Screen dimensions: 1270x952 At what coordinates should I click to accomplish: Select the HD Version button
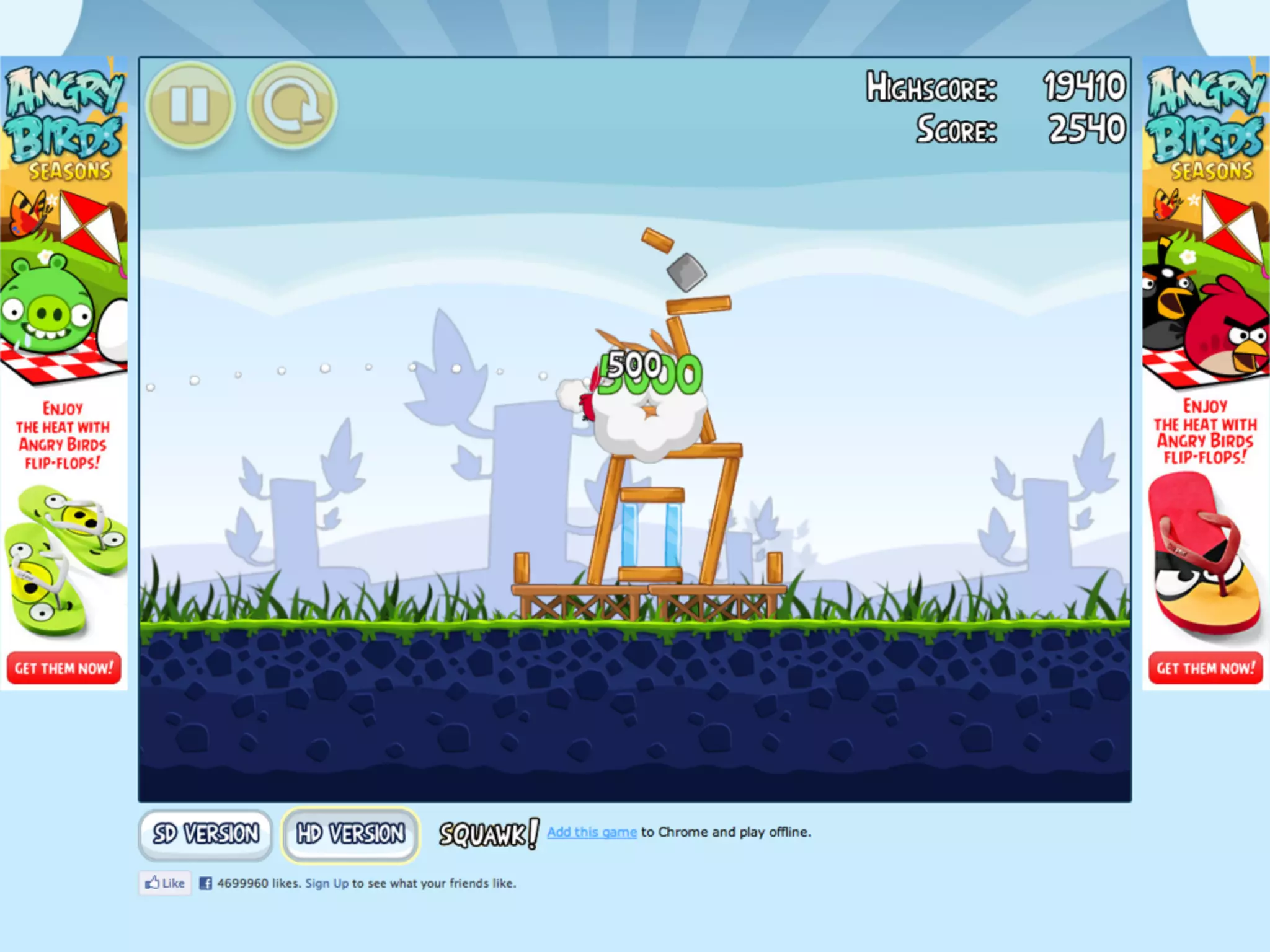click(x=350, y=834)
